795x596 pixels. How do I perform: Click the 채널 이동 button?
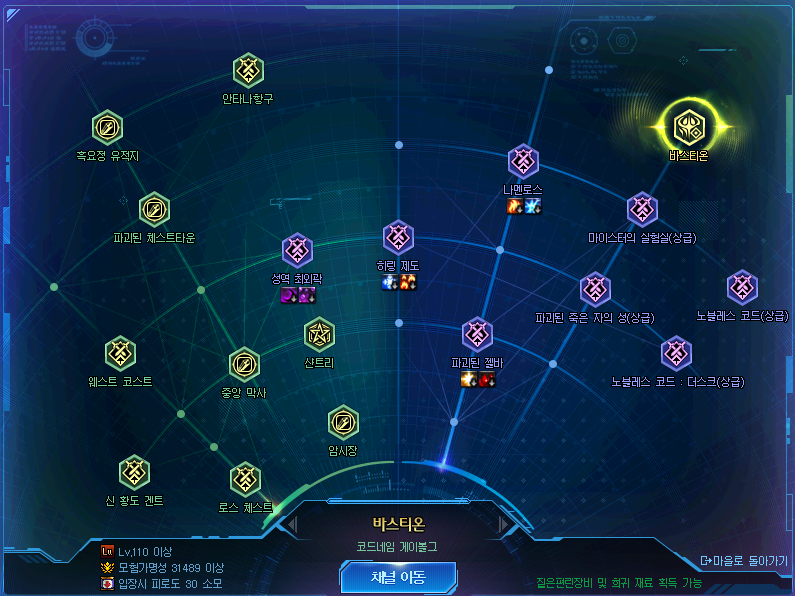398,577
